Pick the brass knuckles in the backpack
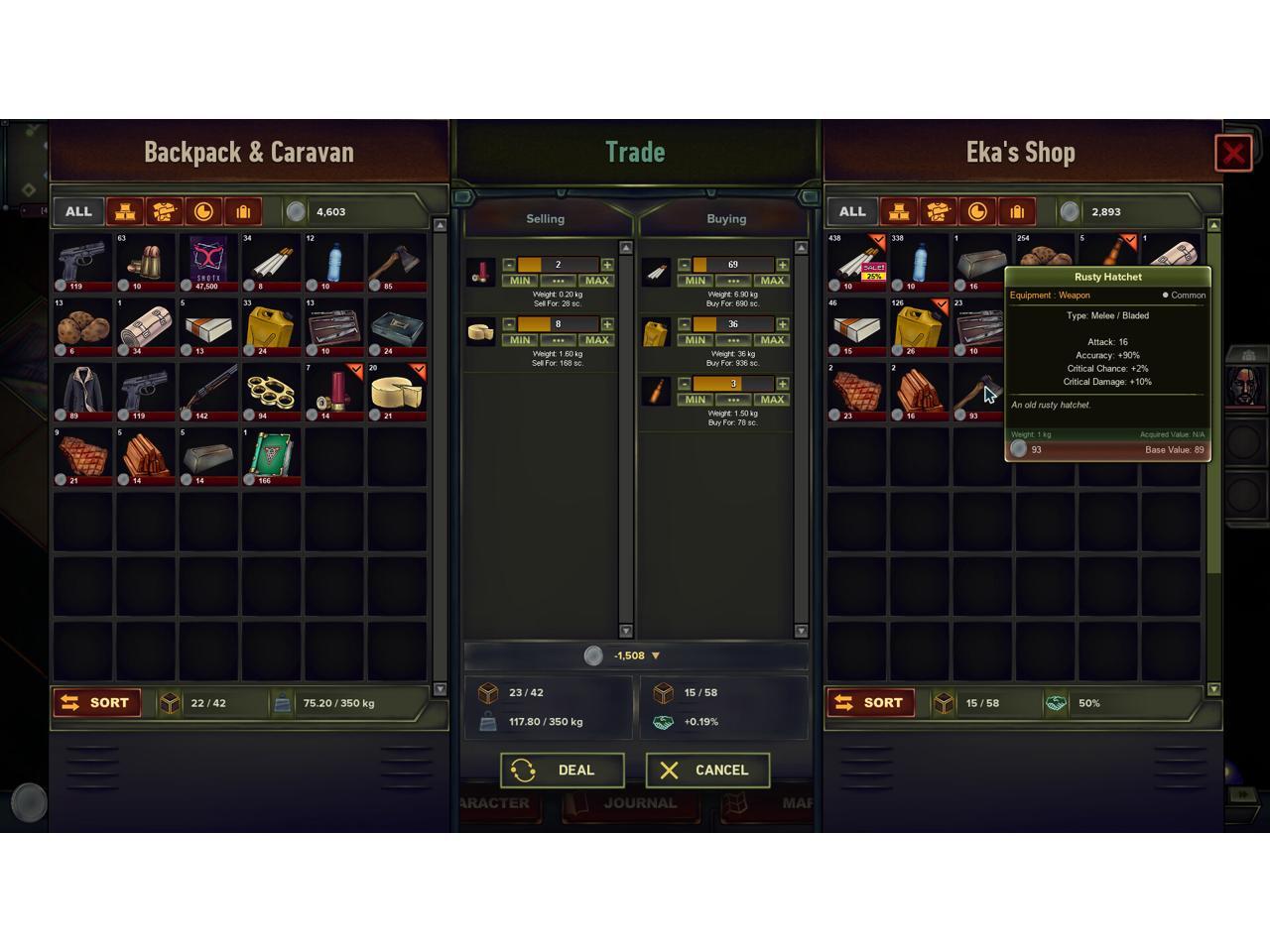Image resolution: width=1270 pixels, height=952 pixels. click(271, 391)
